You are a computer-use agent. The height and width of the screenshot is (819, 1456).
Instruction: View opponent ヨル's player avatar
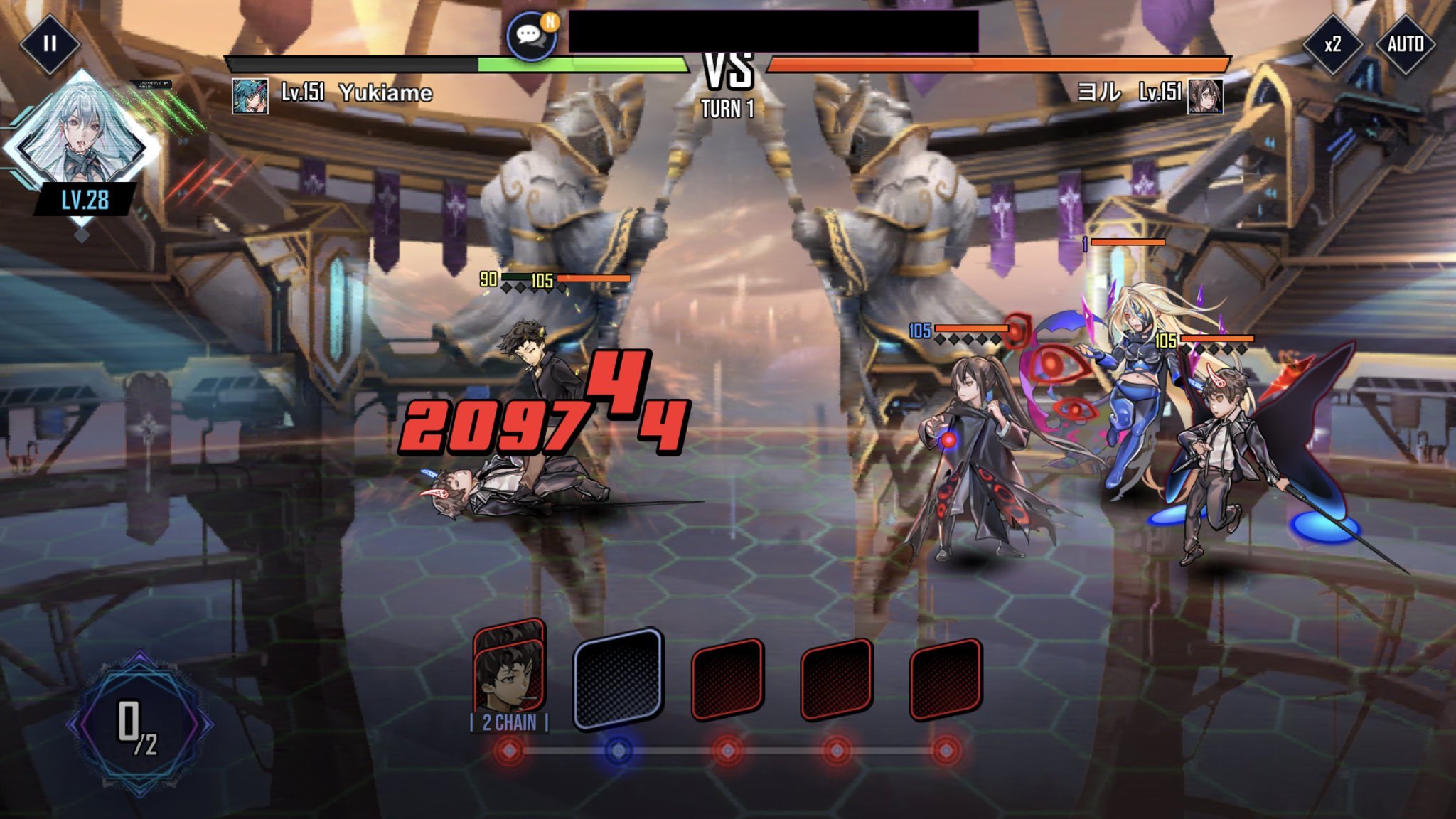point(1205,96)
